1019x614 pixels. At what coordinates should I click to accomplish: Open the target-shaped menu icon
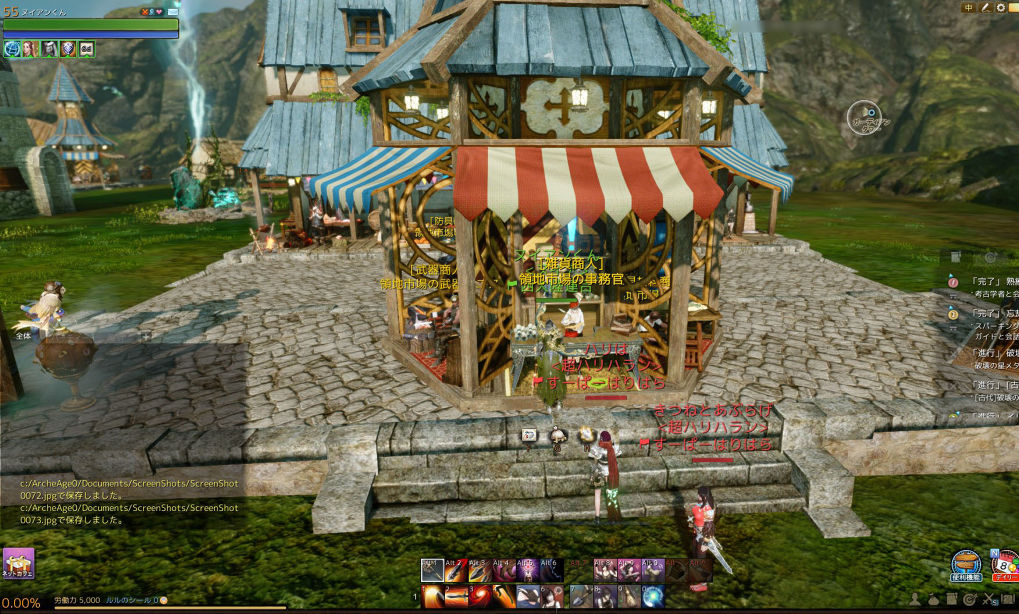click(x=971, y=600)
